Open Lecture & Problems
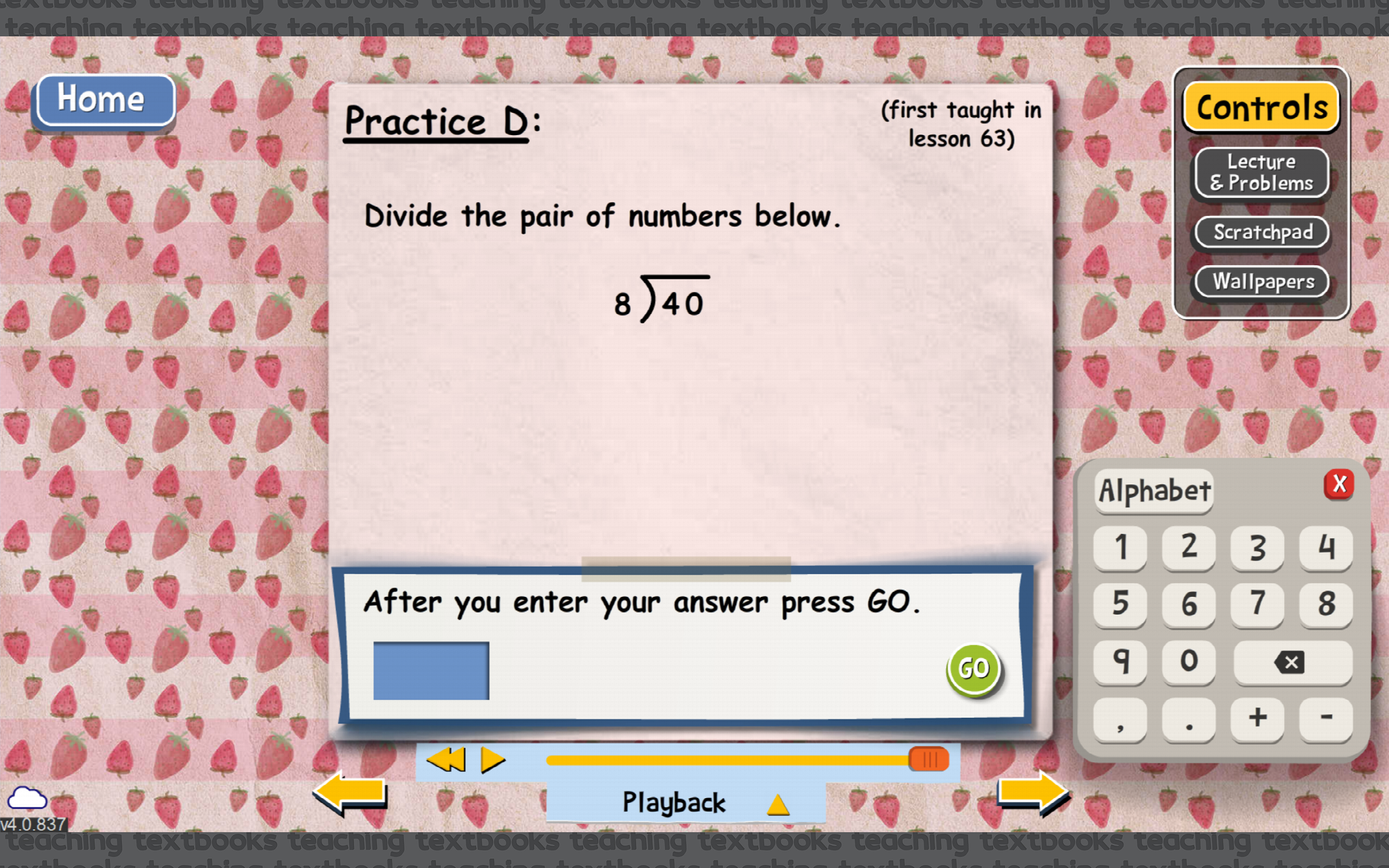This screenshot has height=868, width=1389. (x=1261, y=172)
